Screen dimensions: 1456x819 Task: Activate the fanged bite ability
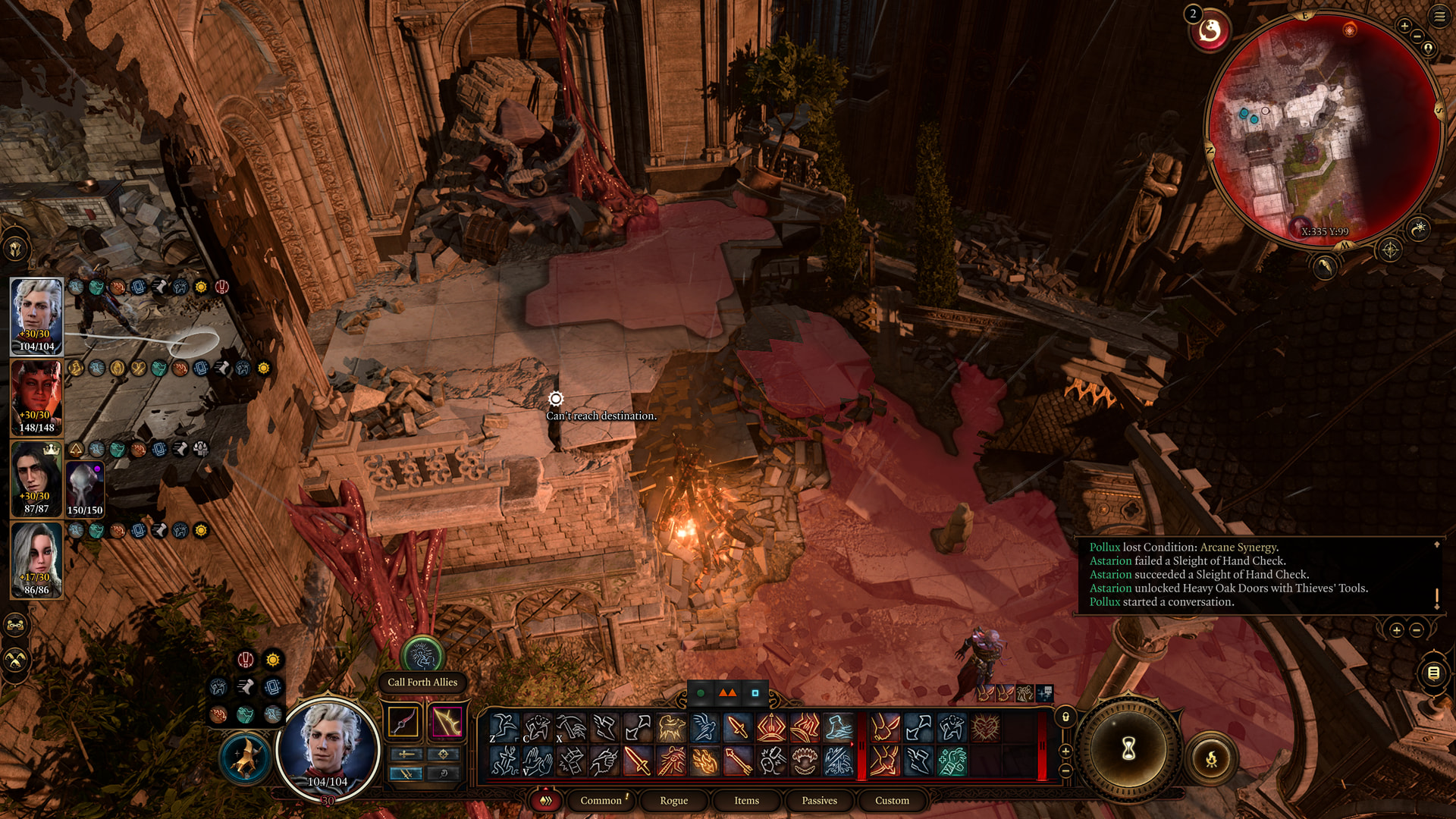[805, 761]
